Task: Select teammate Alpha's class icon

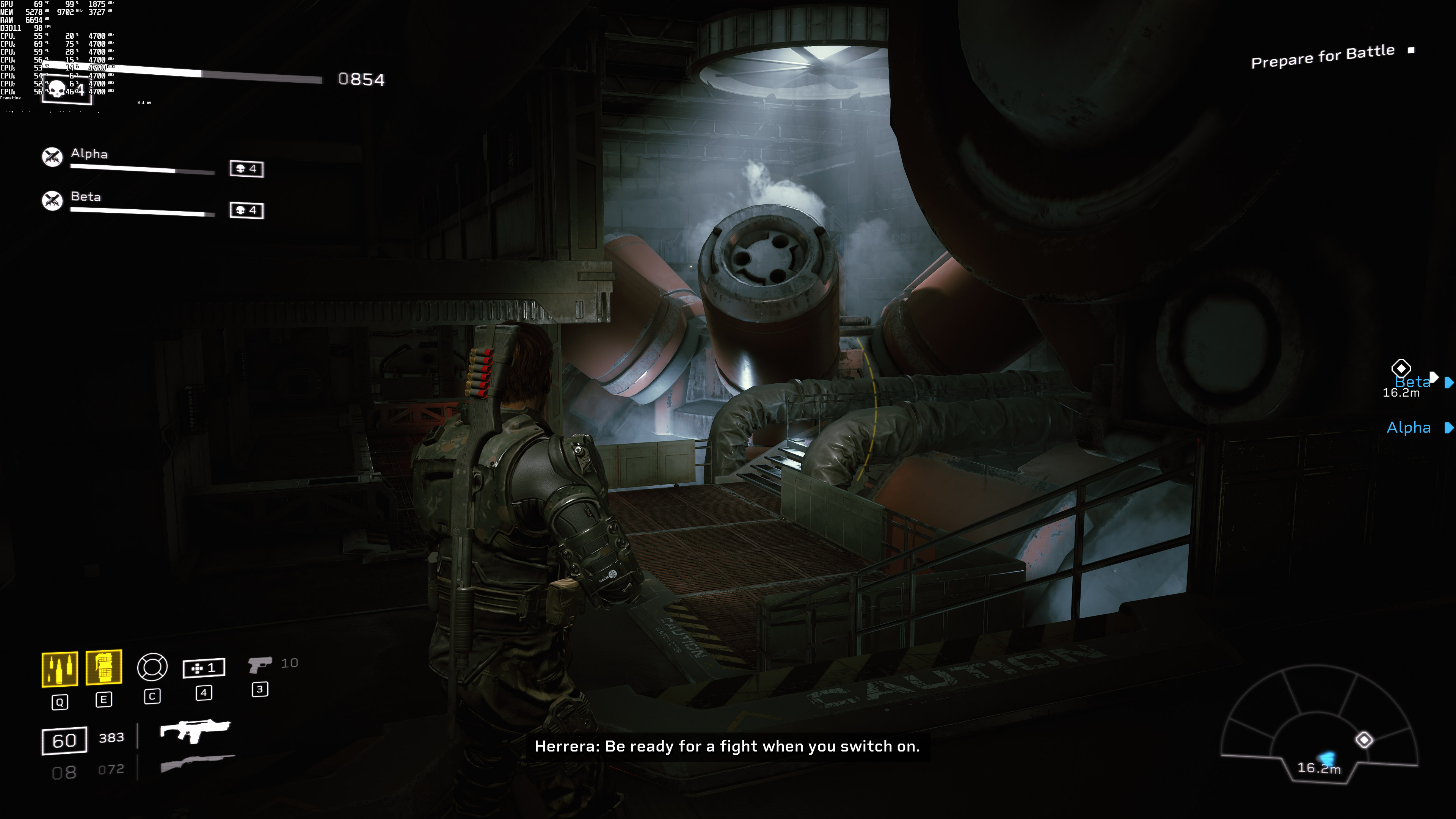Action: point(53,157)
